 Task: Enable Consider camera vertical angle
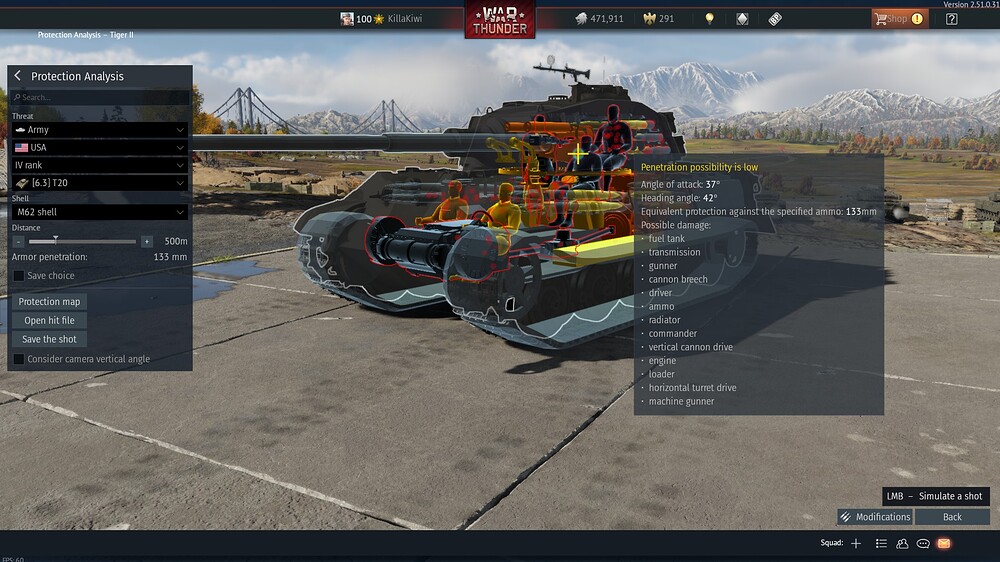(x=19, y=359)
